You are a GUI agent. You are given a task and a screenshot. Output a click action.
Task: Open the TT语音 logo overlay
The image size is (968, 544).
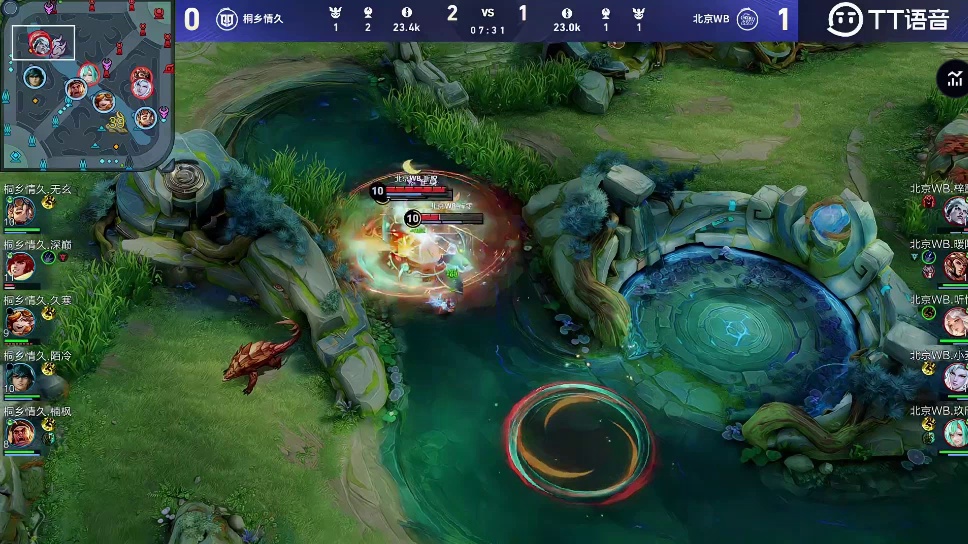coord(888,19)
